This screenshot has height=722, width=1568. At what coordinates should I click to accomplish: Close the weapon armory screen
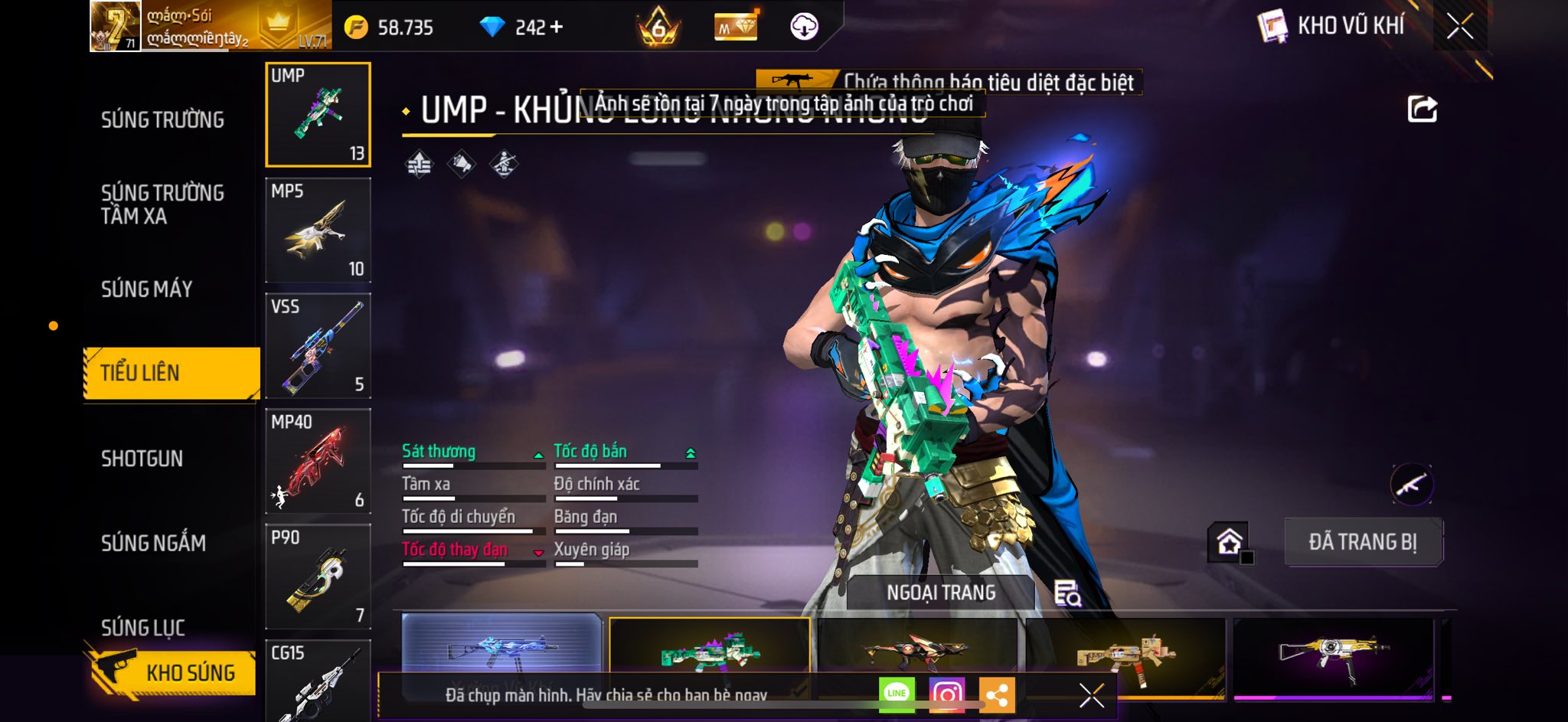[x=1459, y=27]
